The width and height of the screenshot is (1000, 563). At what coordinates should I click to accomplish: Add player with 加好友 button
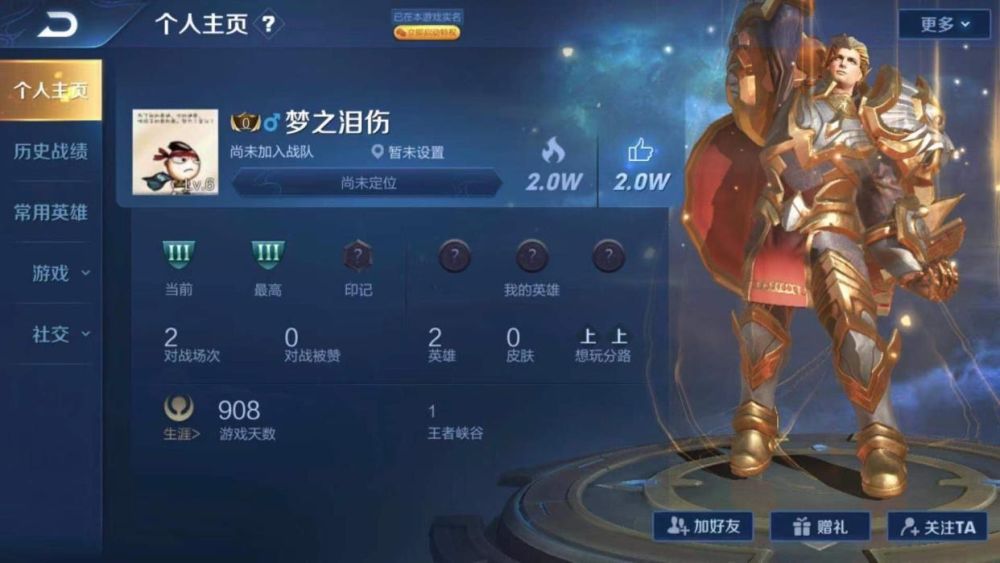tap(703, 526)
